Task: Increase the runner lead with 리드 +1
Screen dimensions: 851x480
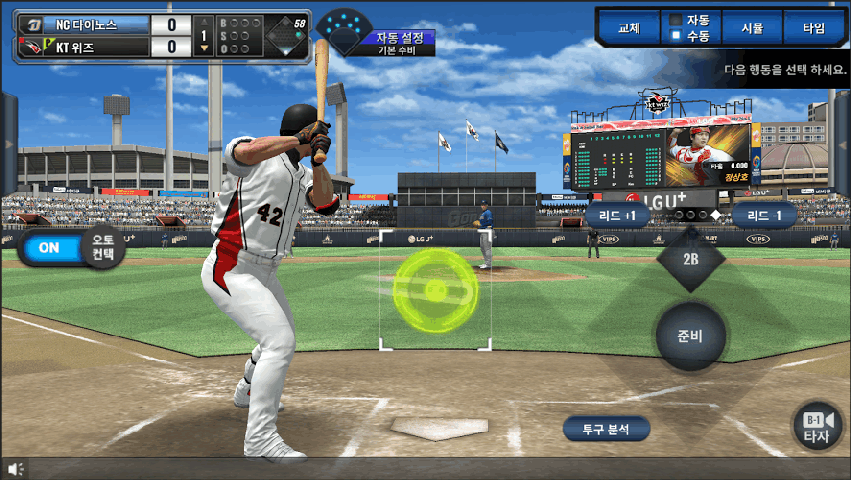Action: [617, 215]
